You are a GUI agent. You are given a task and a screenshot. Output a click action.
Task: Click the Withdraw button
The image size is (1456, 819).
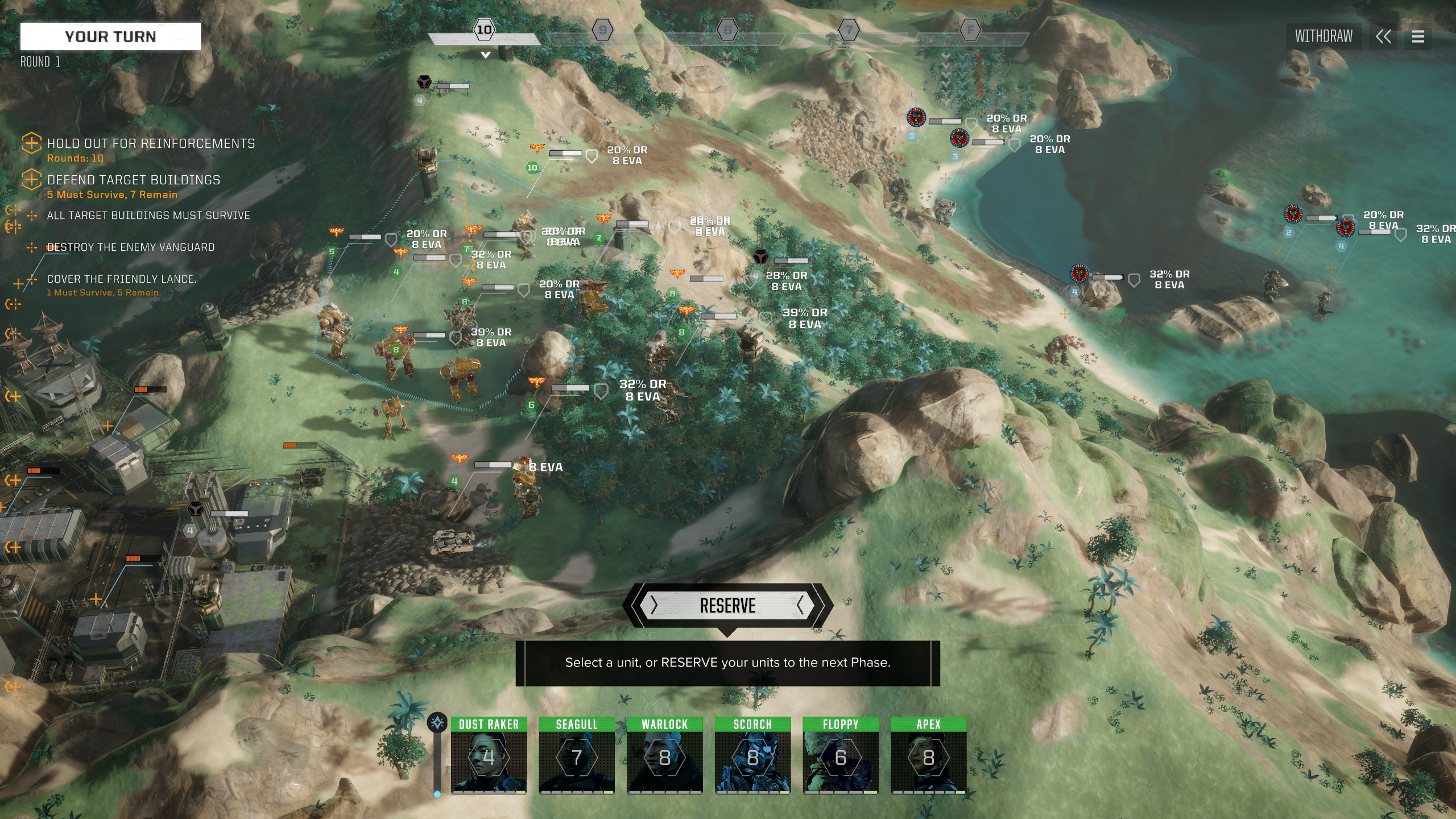click(x=1323, y=36)
